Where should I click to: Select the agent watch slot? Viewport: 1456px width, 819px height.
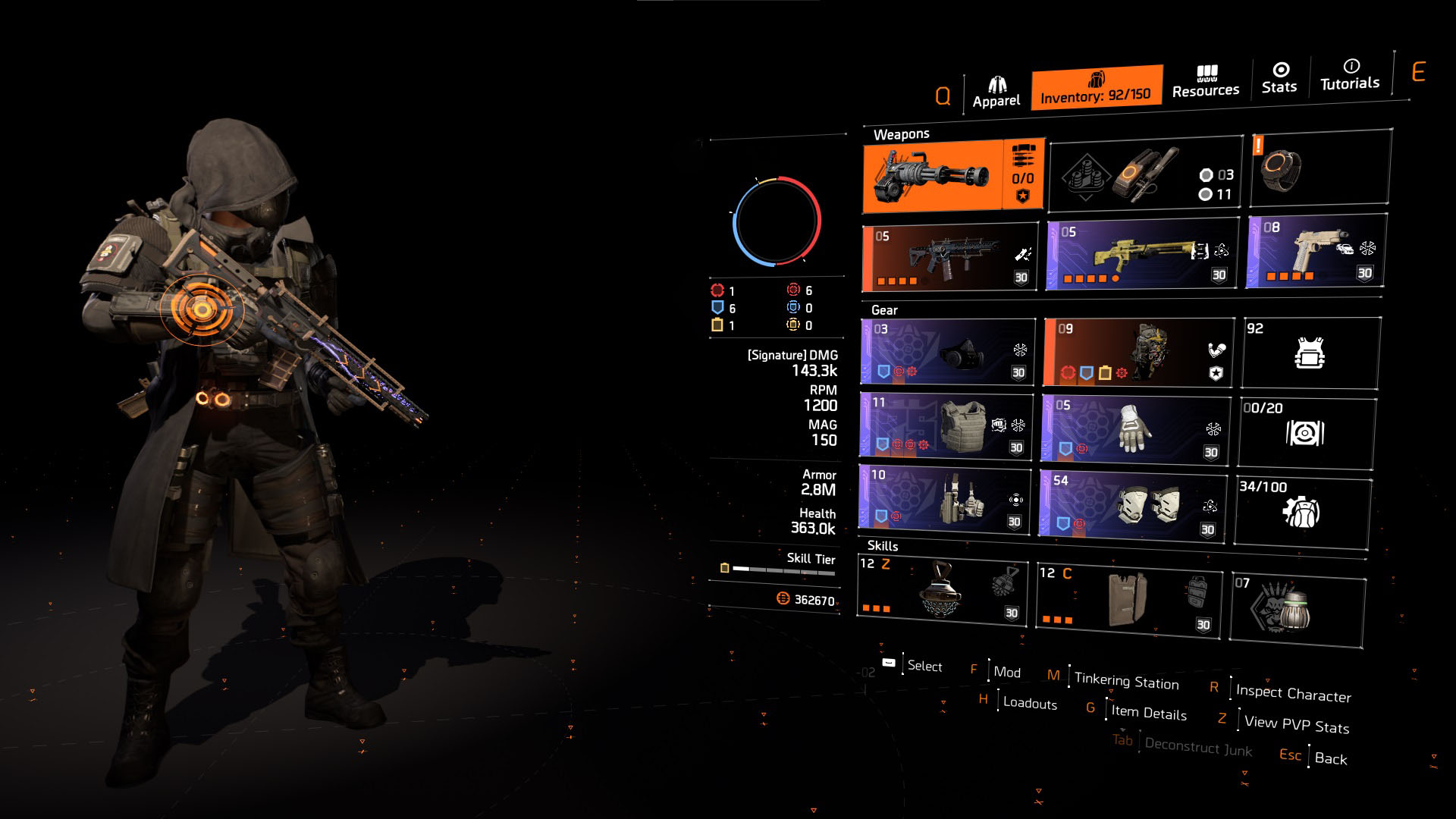1319,168
